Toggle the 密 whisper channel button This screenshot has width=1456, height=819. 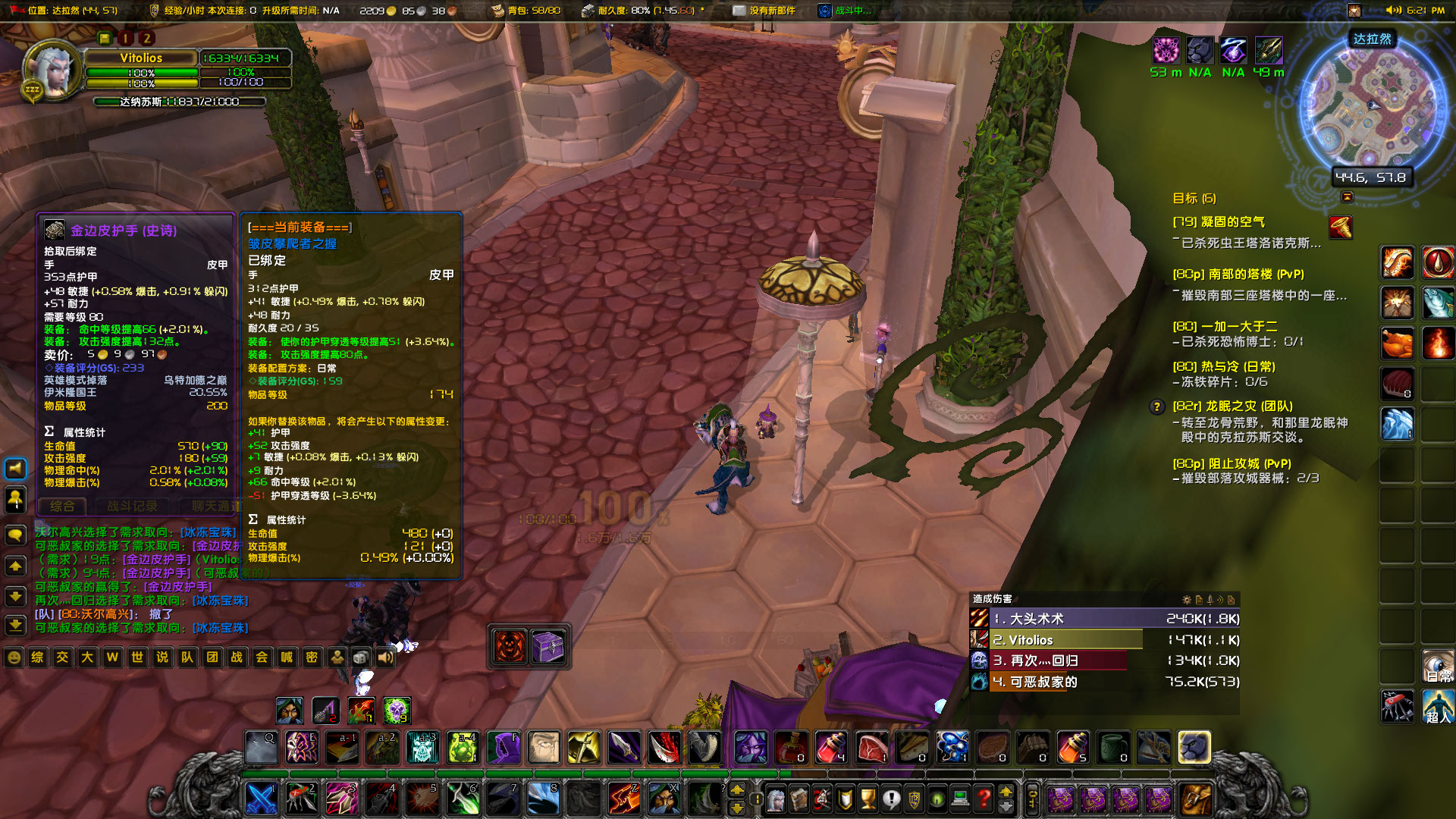click(x=312, y=657)
